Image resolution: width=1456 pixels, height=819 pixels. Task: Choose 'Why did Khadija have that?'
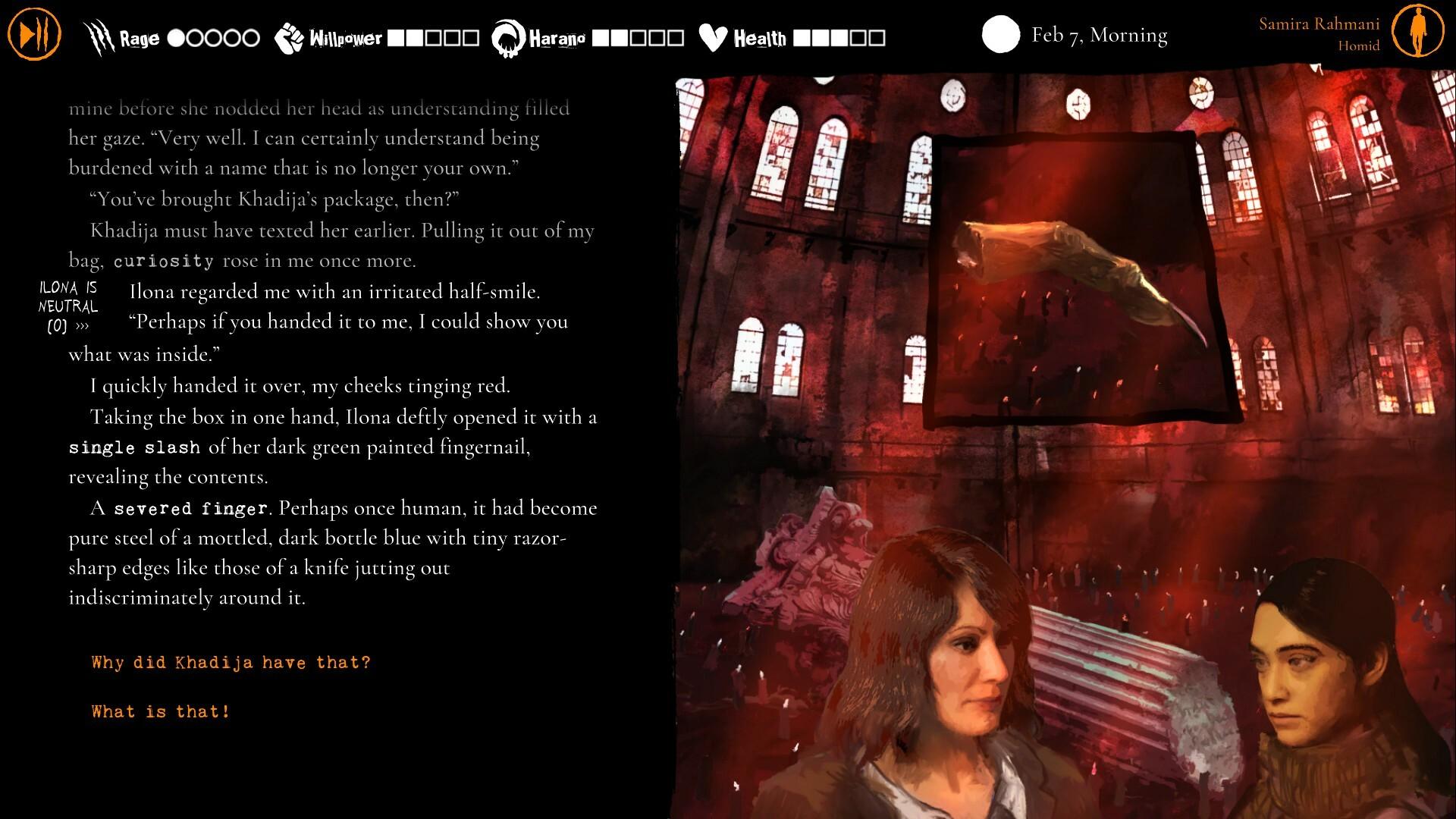(x=230, y=662)
